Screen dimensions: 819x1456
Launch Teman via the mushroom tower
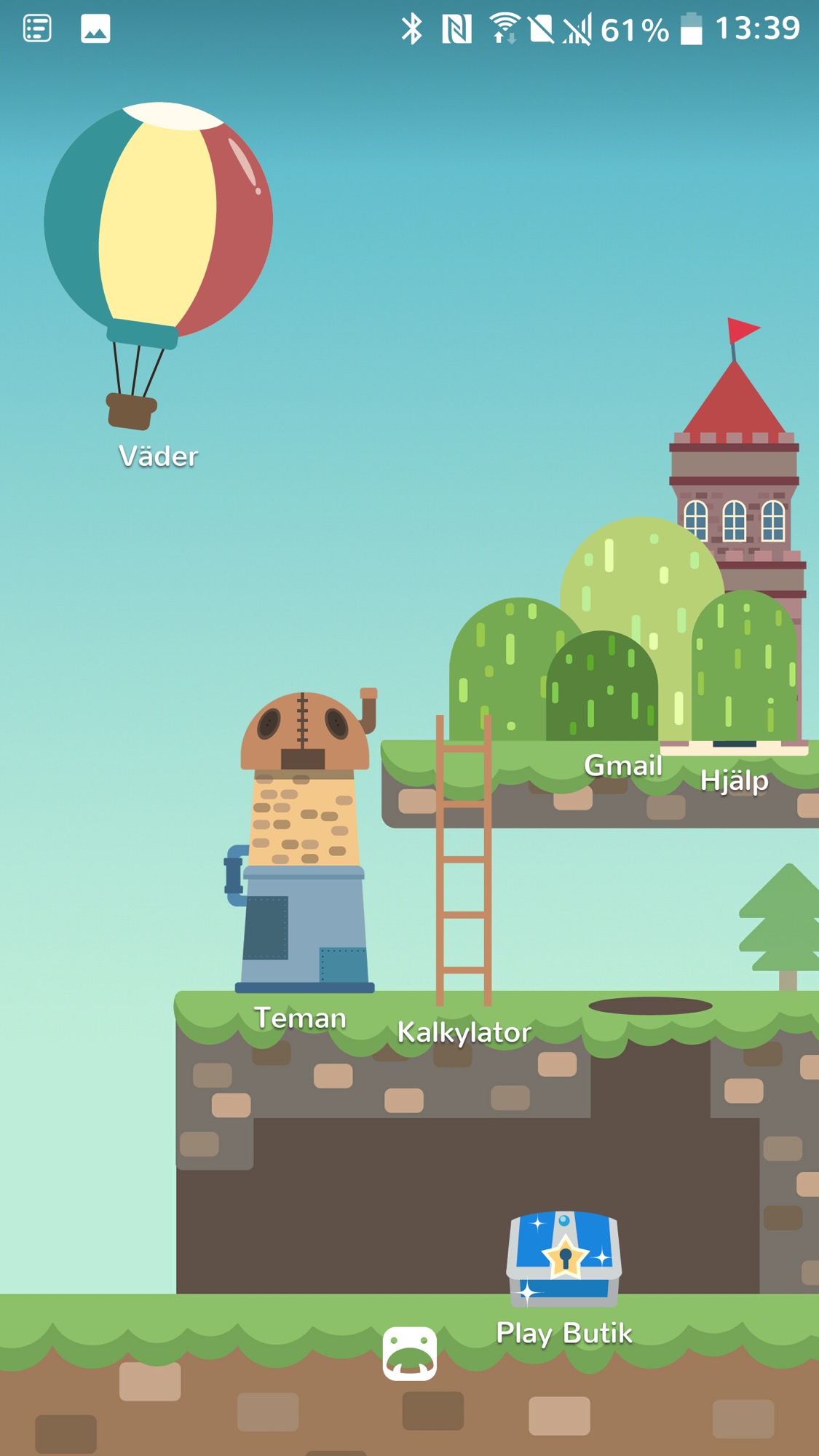pos(302,844)
